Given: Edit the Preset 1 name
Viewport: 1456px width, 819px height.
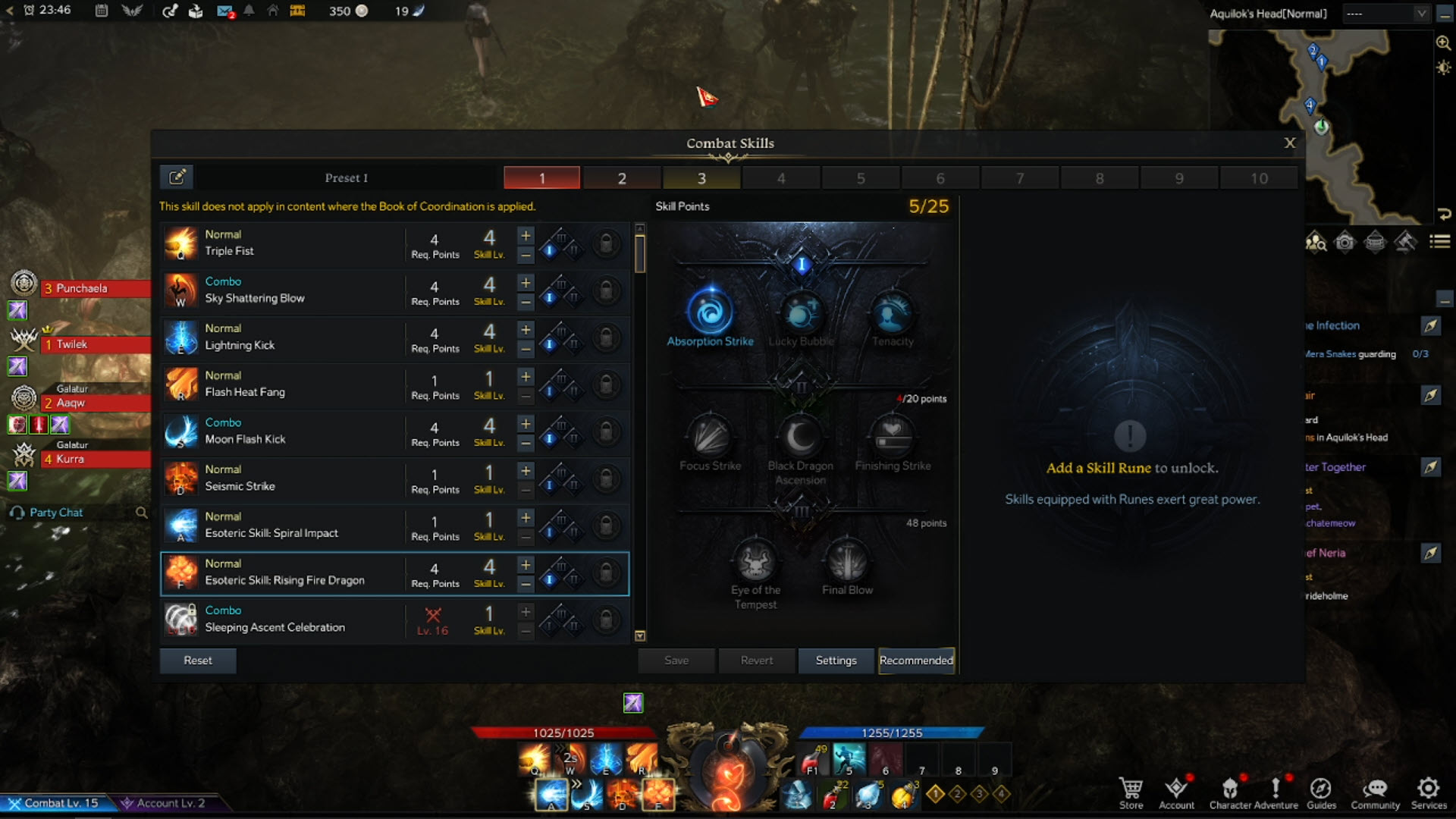Looking at the screenshot, I should [177, 177].
